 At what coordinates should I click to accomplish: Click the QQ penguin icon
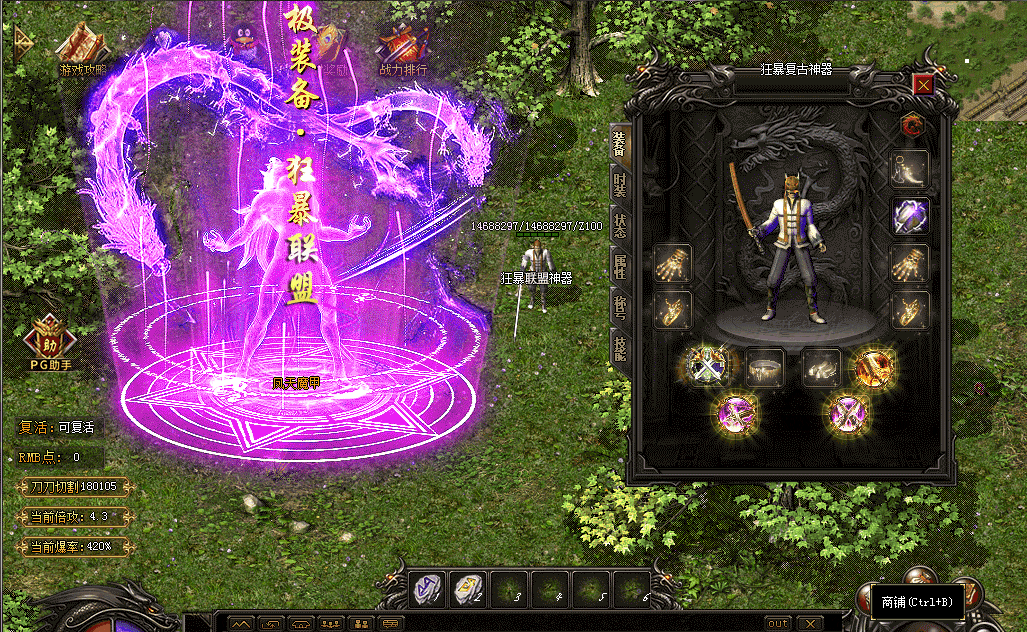tap(243, 42)
